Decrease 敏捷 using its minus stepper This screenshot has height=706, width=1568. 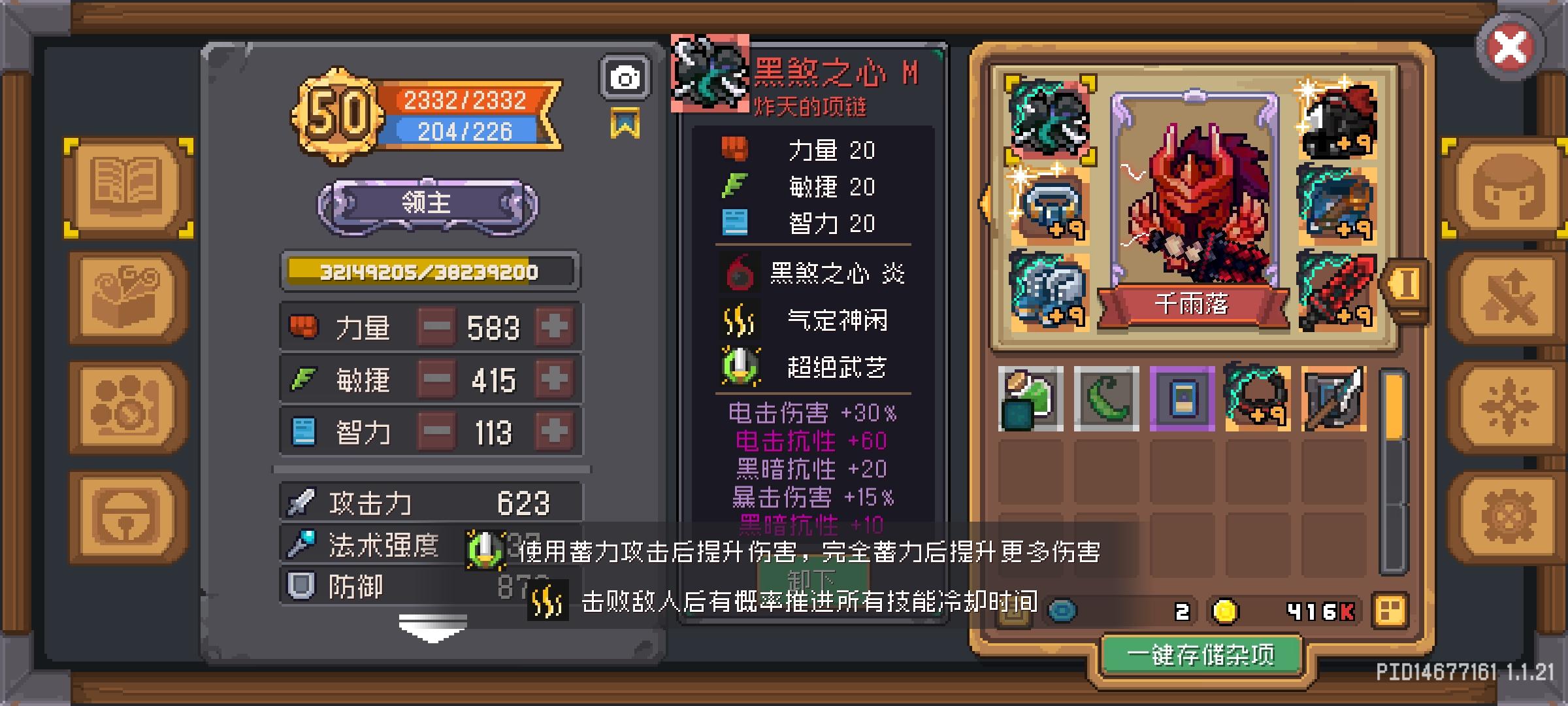(437, 379)
